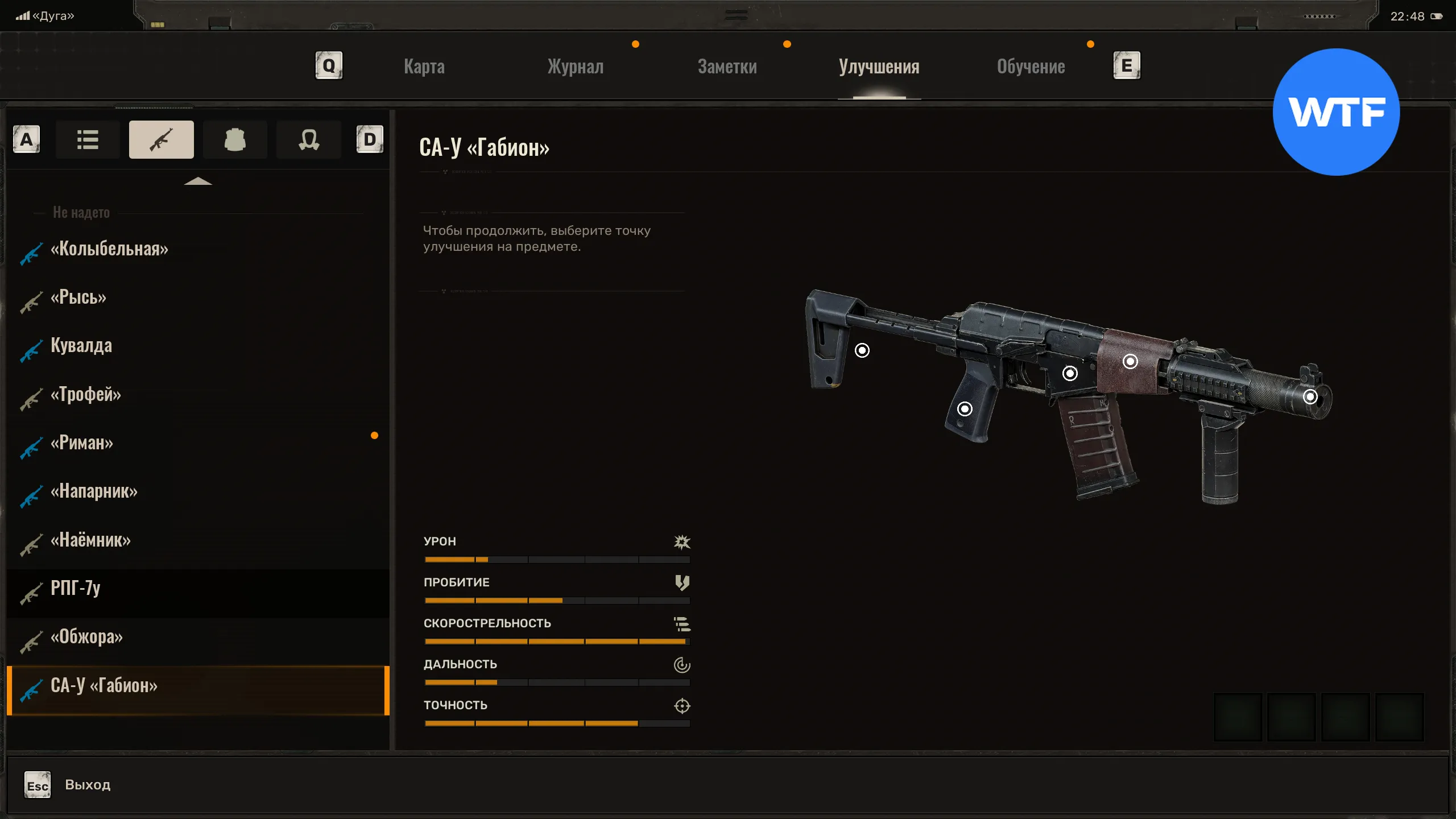Go to the Обучение tab

[1031, 67]
